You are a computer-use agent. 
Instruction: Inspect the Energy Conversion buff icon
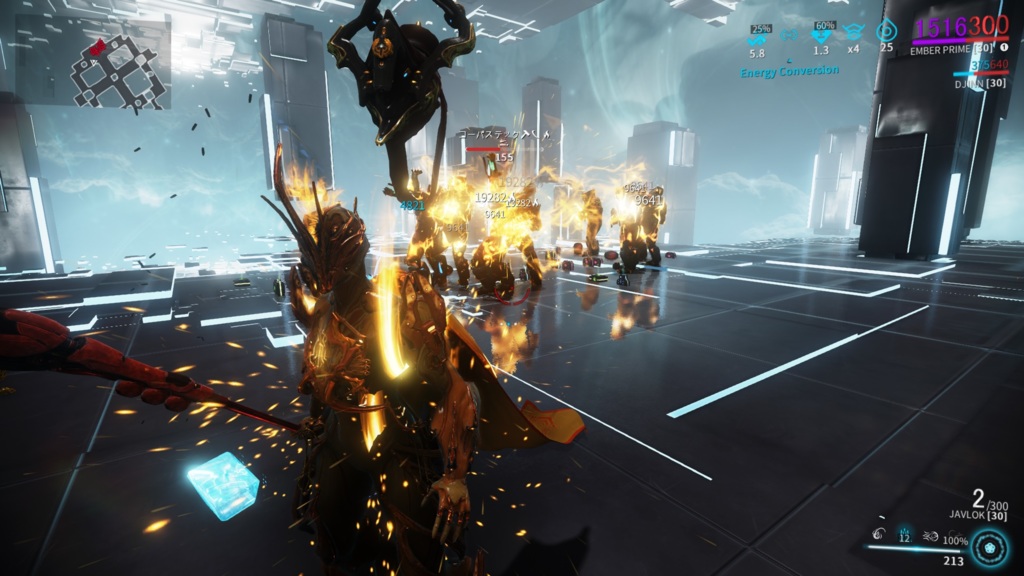(x=790, y=33)
